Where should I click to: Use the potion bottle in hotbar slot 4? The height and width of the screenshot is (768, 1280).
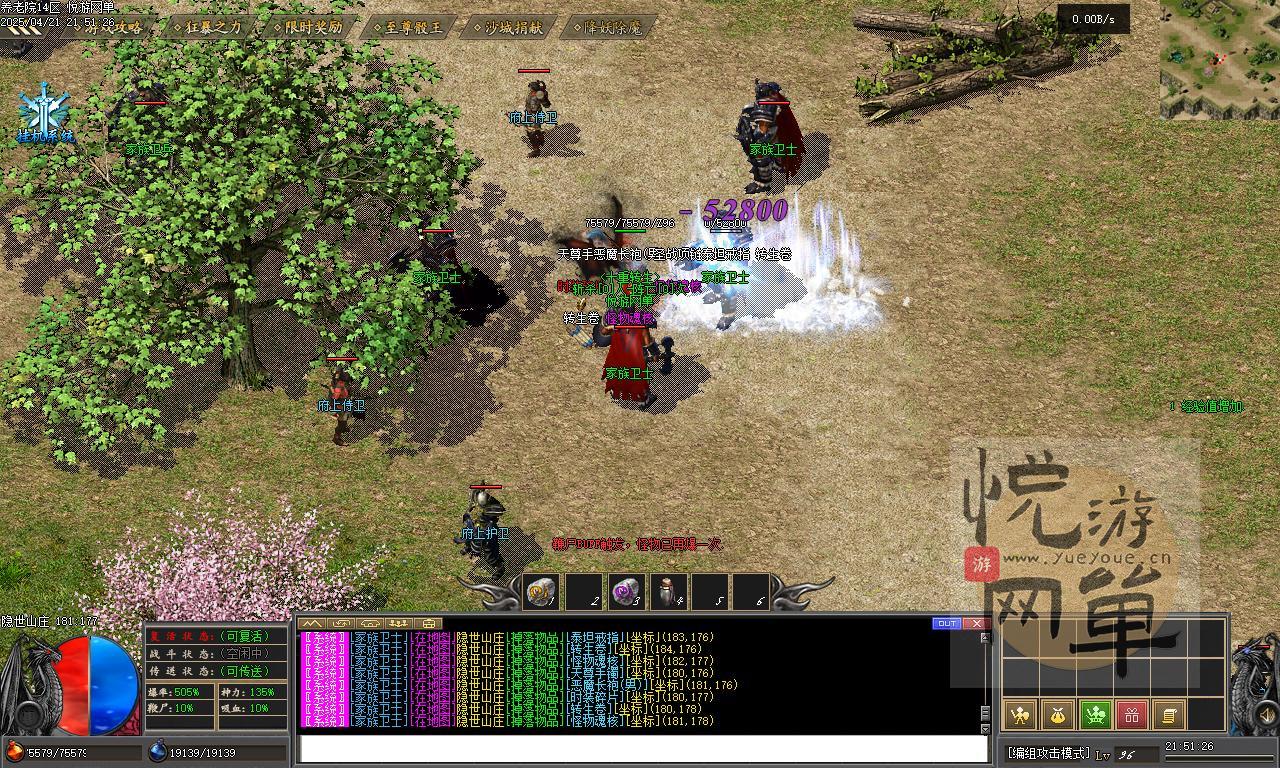[x=668, y=592]
